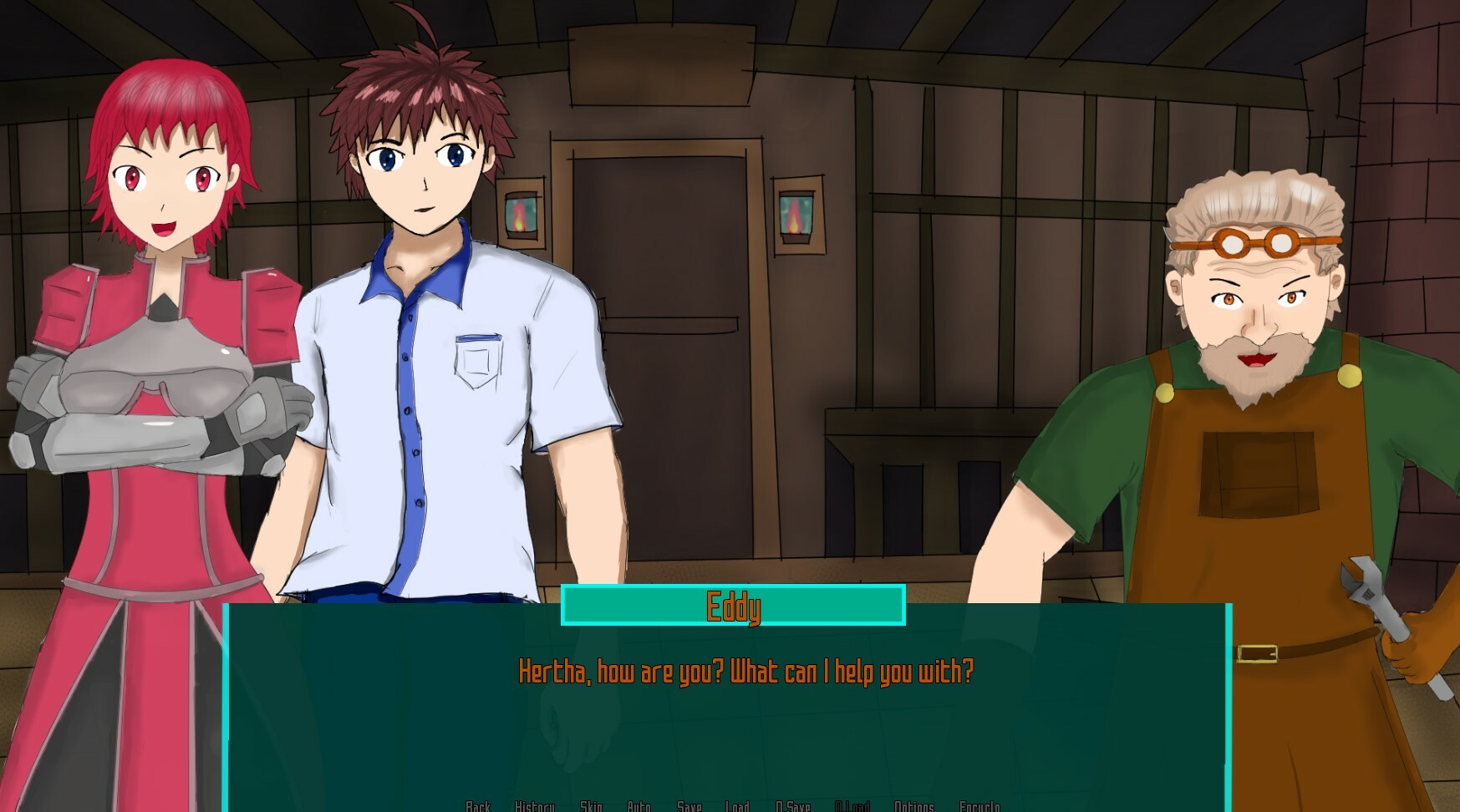Open the Save screen
Screen dimensions: 1460x812
point(689,806)
